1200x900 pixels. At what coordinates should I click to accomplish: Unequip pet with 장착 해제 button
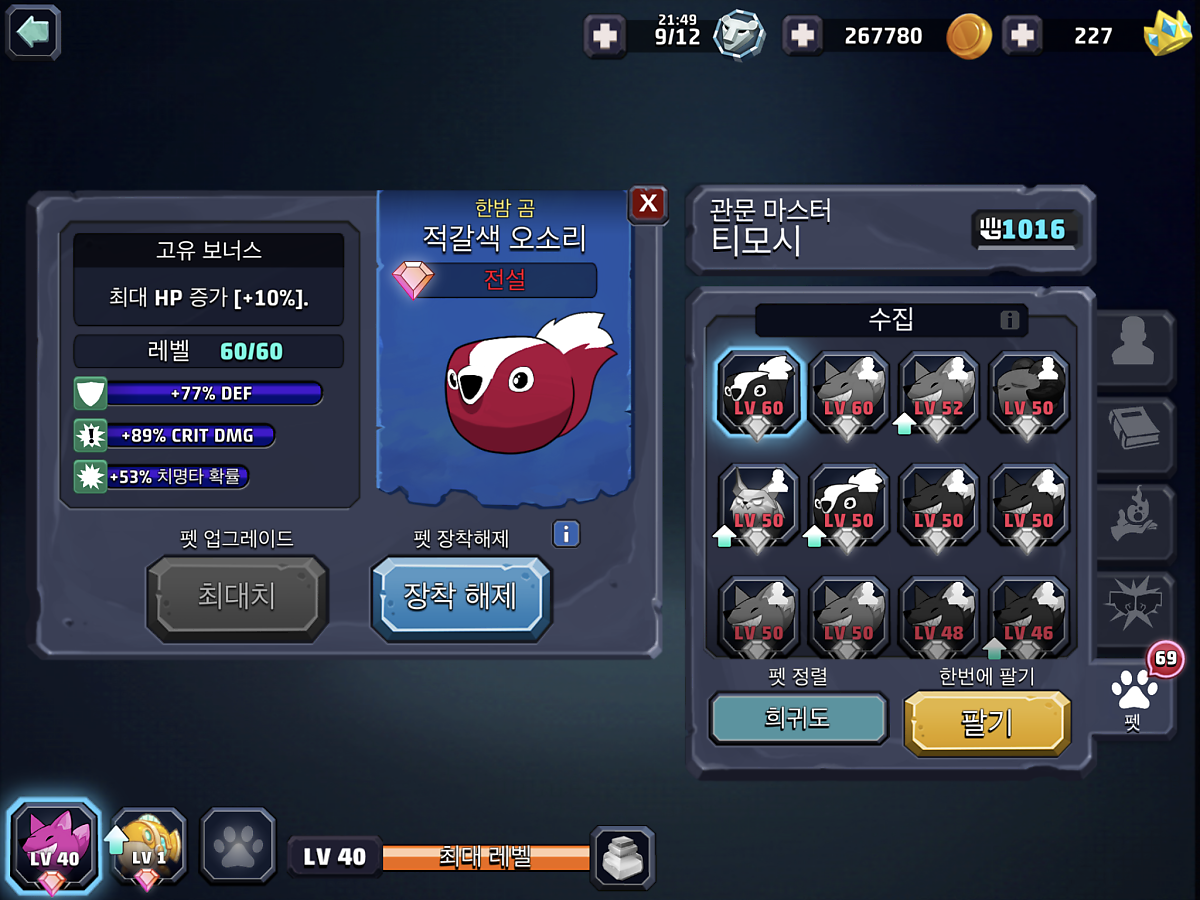[460, 597]
